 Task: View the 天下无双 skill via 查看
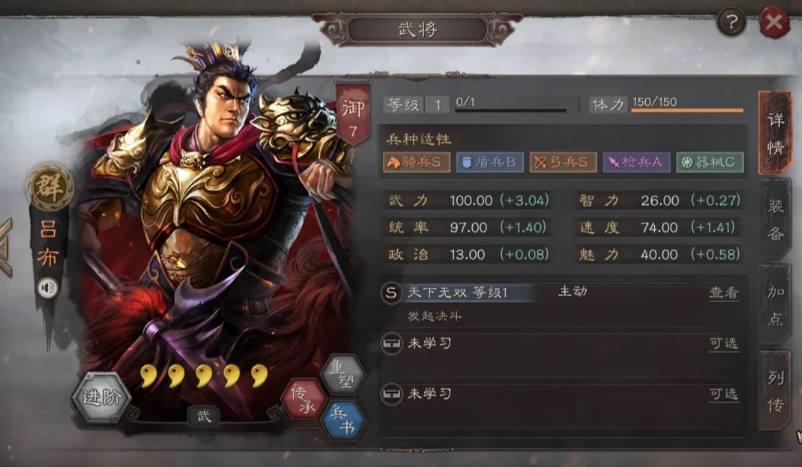(724, 293)
